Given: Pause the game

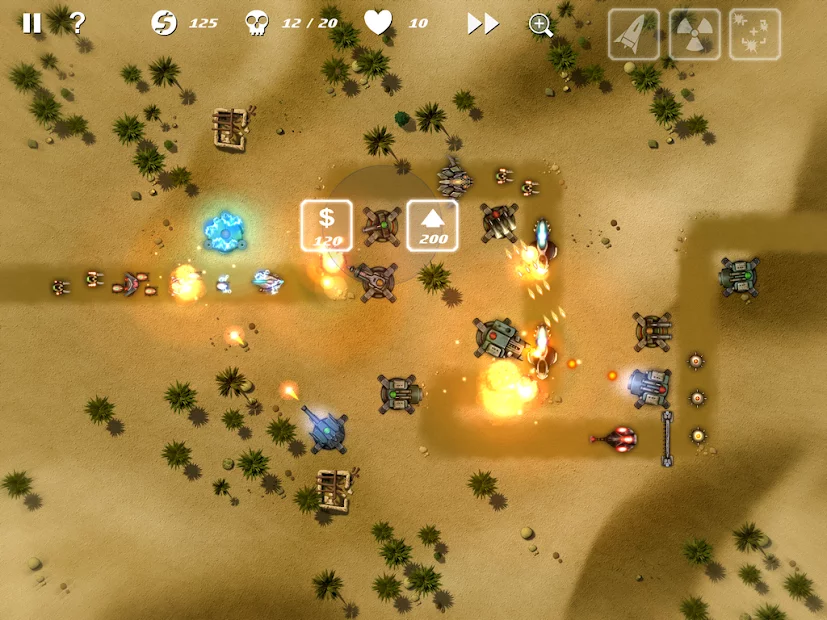Looking at the screenshot, I should 32,23.
